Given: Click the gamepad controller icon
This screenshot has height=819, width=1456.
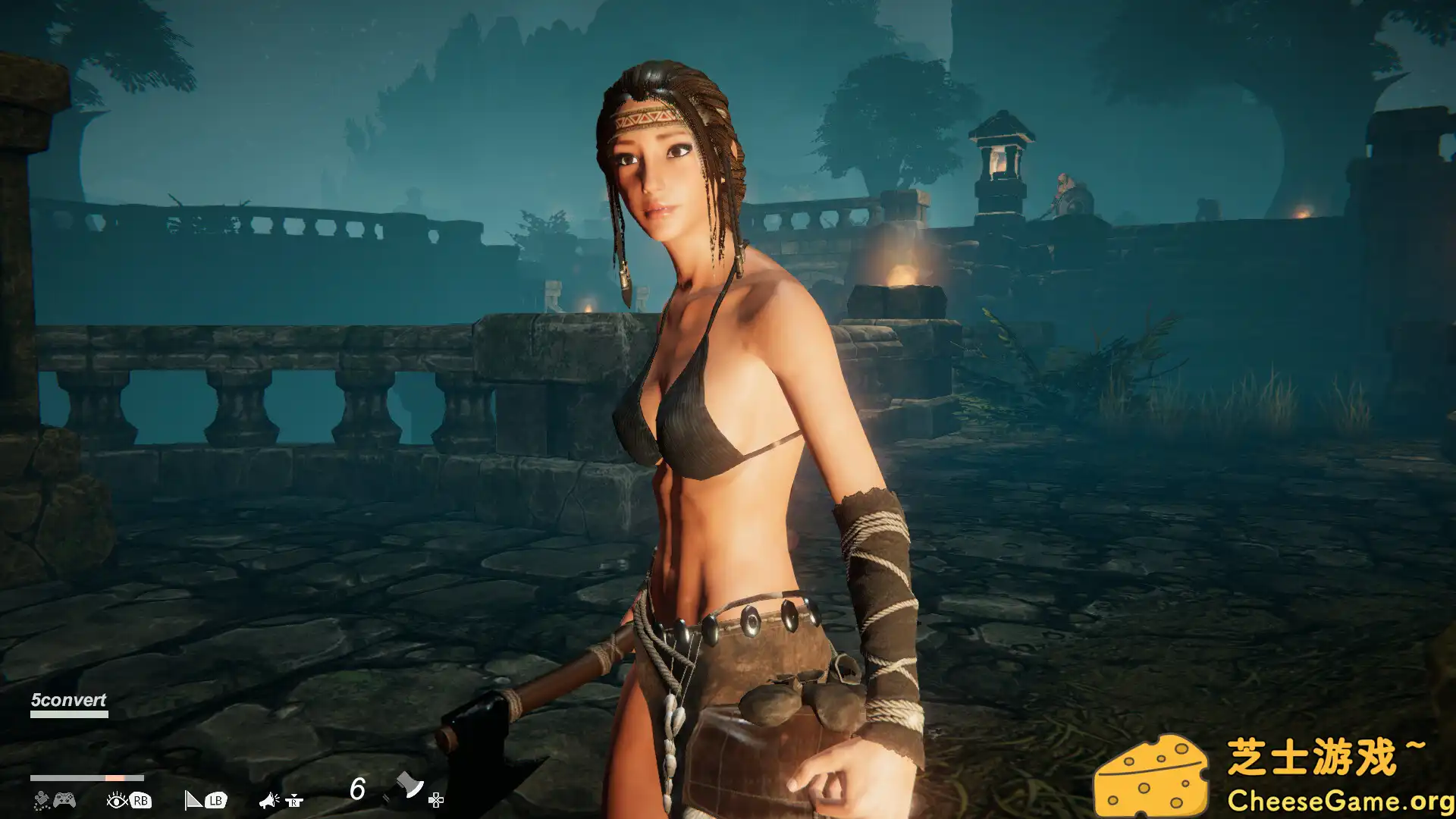Looking at the screenshot, I should (x=64, y=800).
